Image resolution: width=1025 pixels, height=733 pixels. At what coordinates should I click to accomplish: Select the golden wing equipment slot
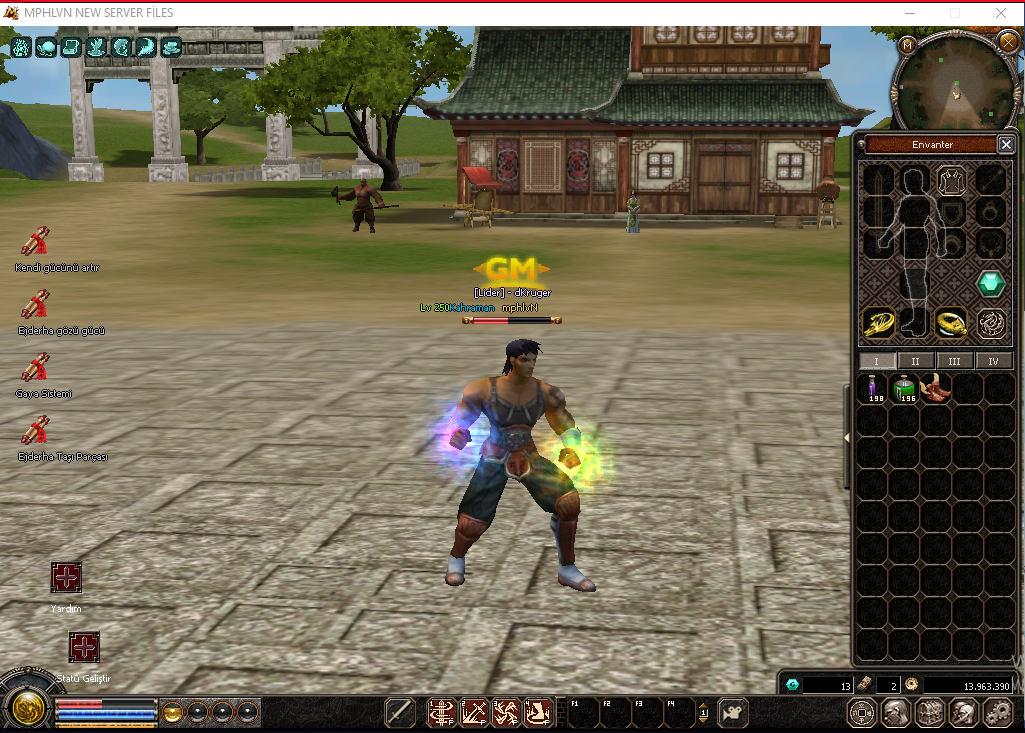click(x=879, y=323)
